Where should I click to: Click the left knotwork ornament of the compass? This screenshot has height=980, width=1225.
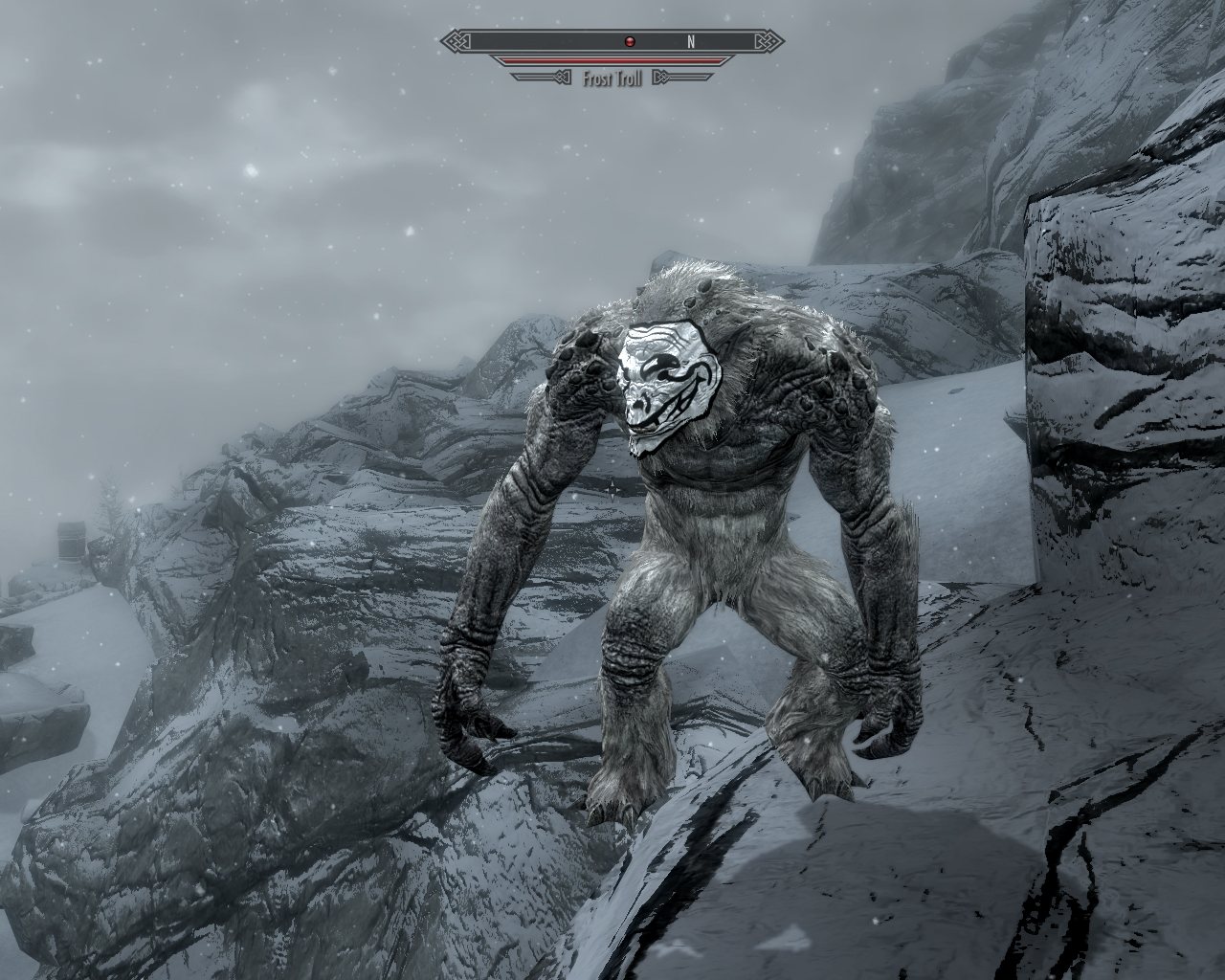(456, 40)
